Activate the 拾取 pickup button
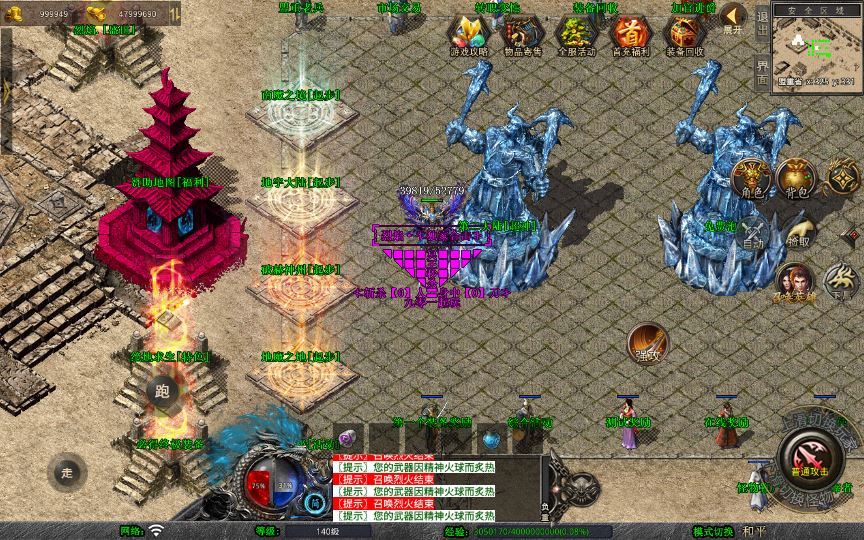This screenshot has height=540, width=864. click(797, 229)
